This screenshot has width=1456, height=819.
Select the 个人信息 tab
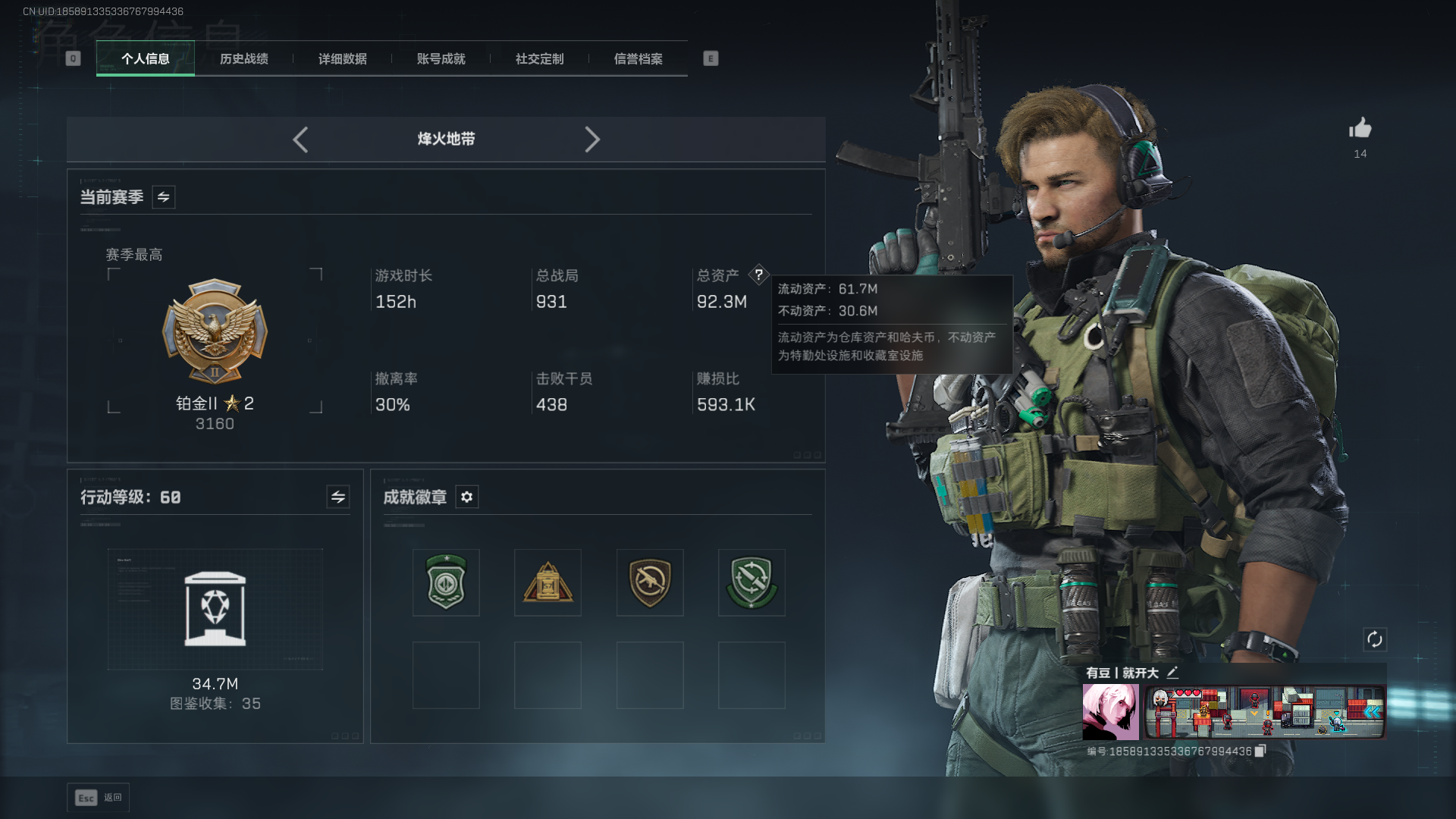(145, 59)
